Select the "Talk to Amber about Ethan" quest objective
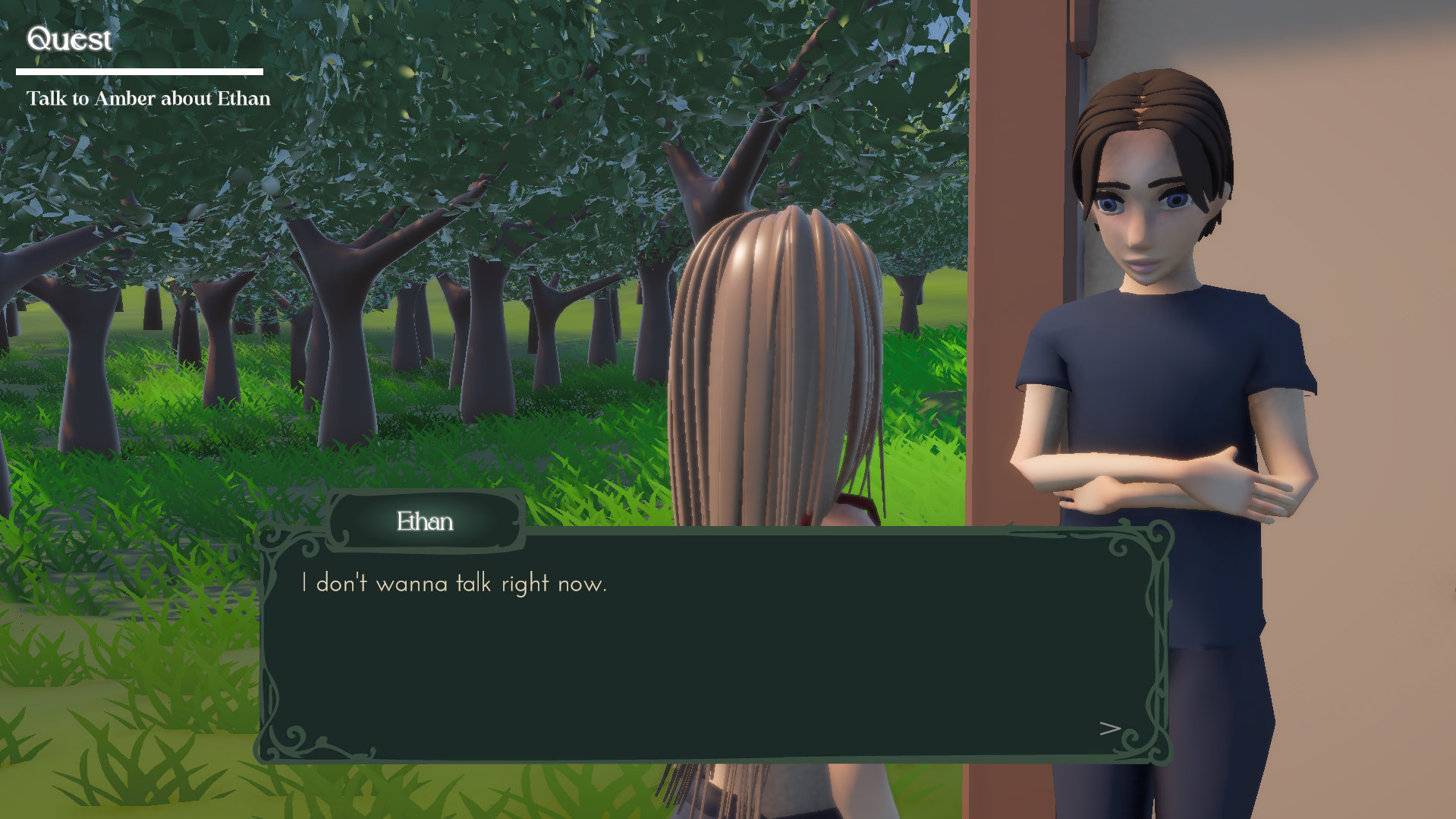Screen dimensions: 1456x819 tap(148, 99)
